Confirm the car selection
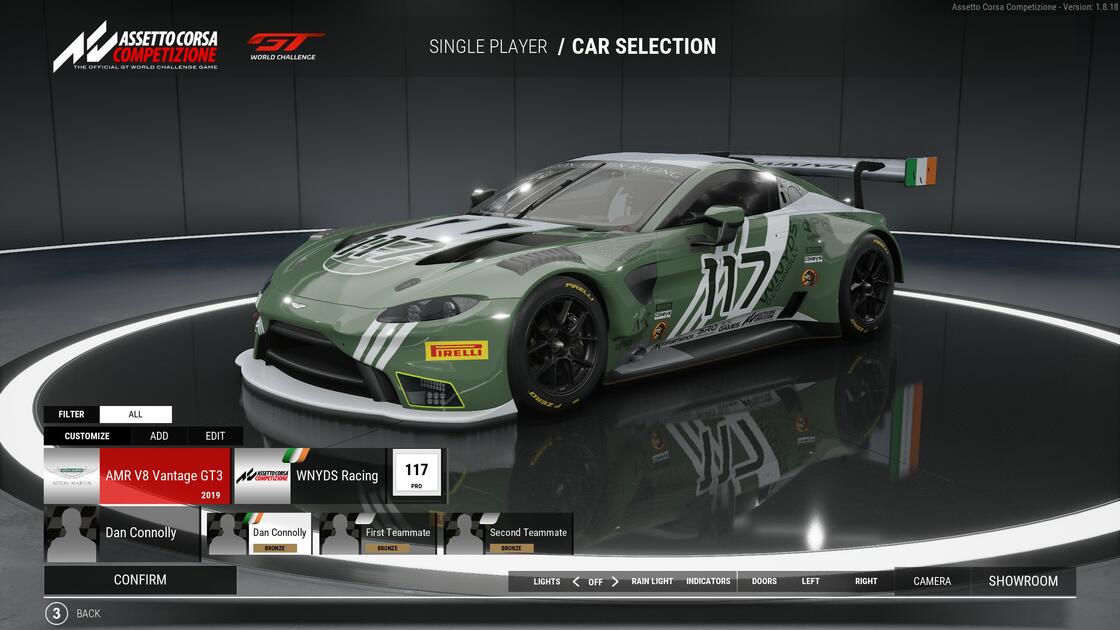Screen dimensions: 1120x630 coord(140,580)
